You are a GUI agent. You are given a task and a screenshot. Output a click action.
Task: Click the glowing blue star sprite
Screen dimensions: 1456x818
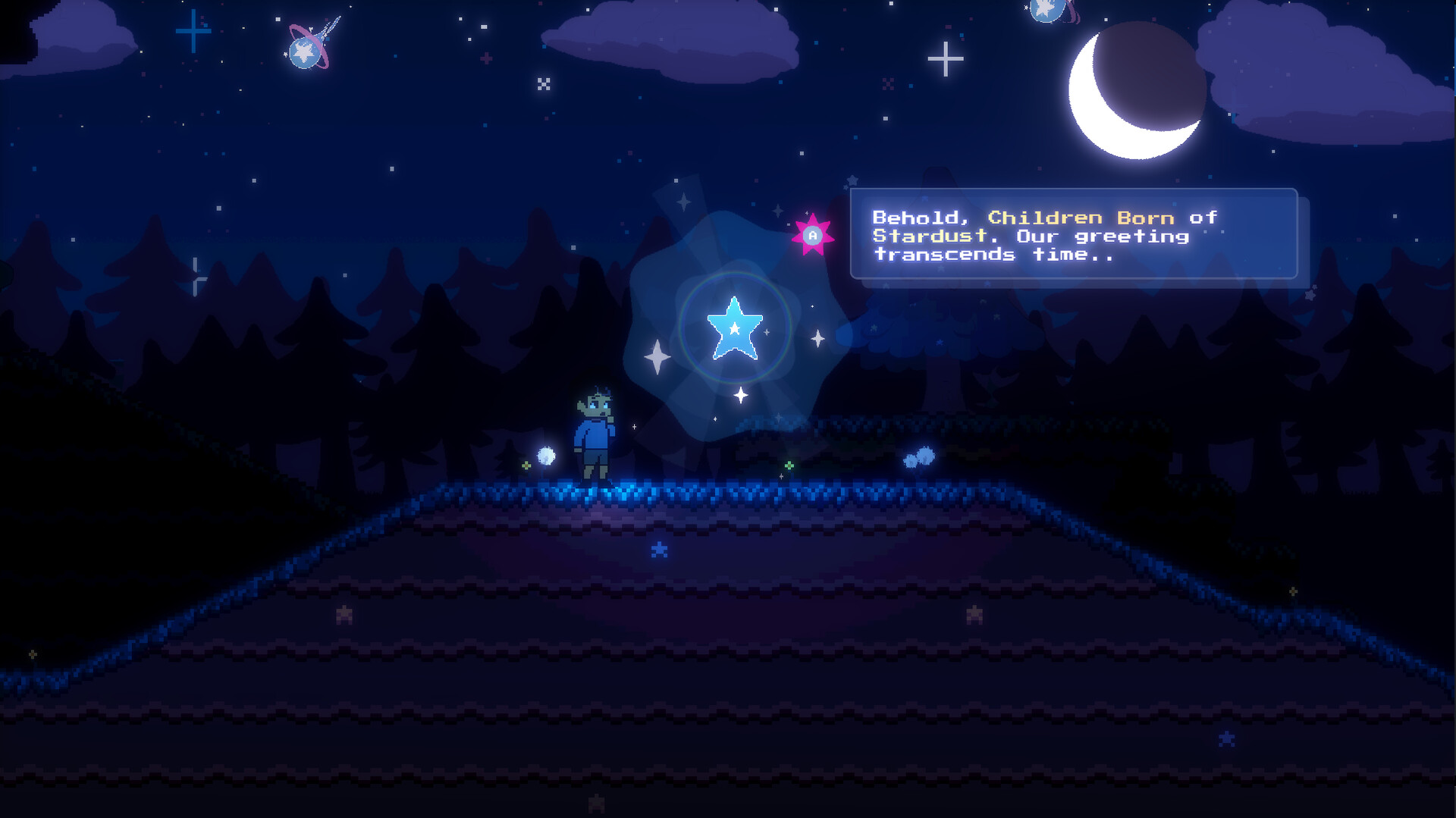734,328
